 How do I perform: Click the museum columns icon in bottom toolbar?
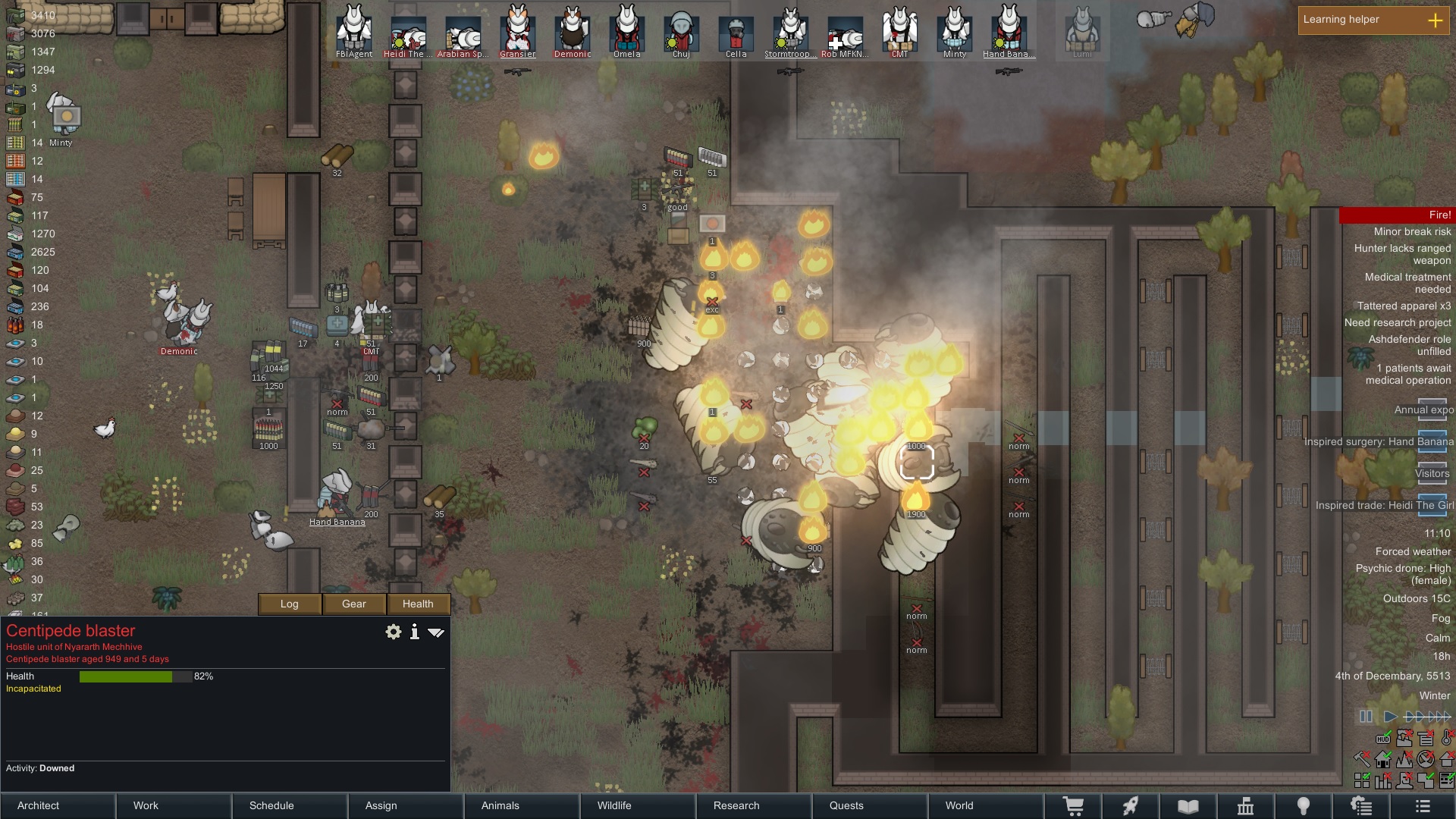tap(1247, 805)
